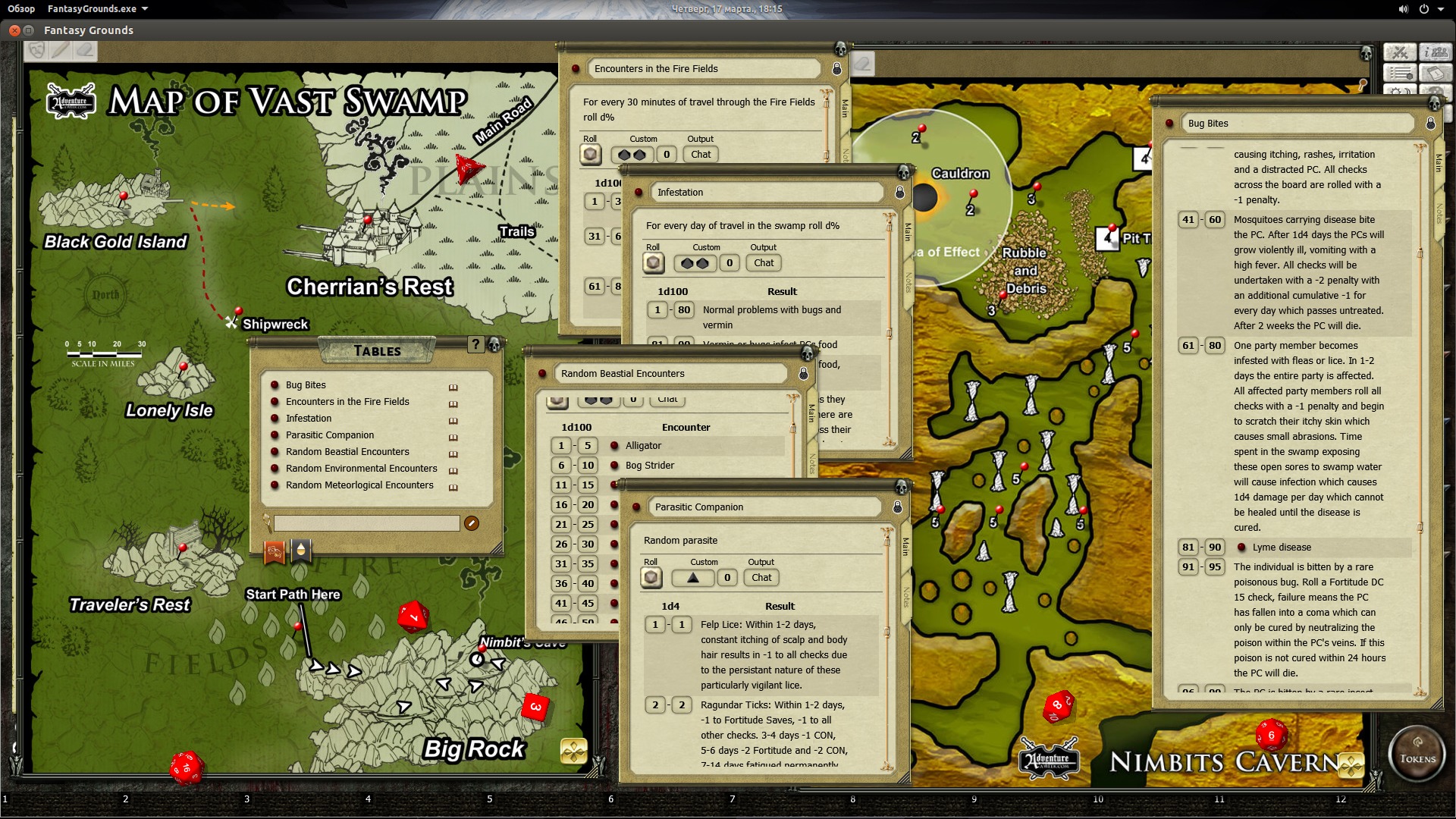Toggle the lock icon on Bug Bites window
This screenshot has width=1456, height=819.
click(1432, 123)
